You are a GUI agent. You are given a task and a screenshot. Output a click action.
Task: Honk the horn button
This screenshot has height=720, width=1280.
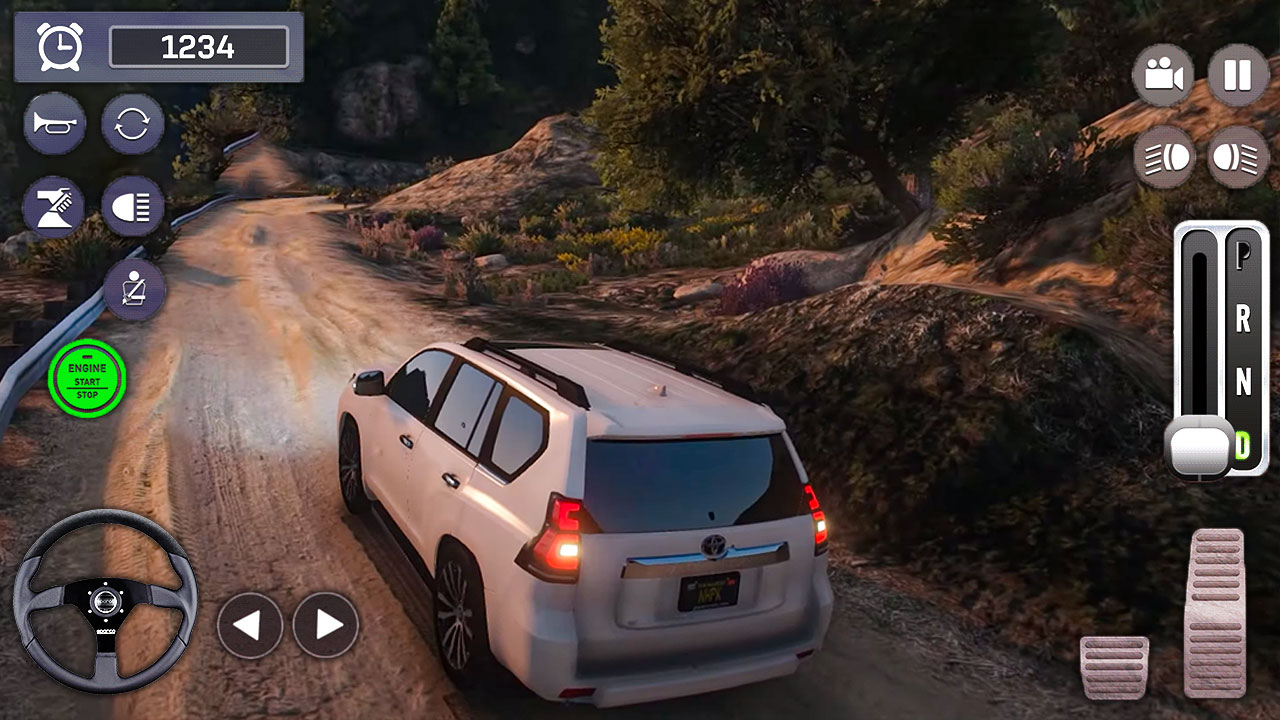[54, 124]
